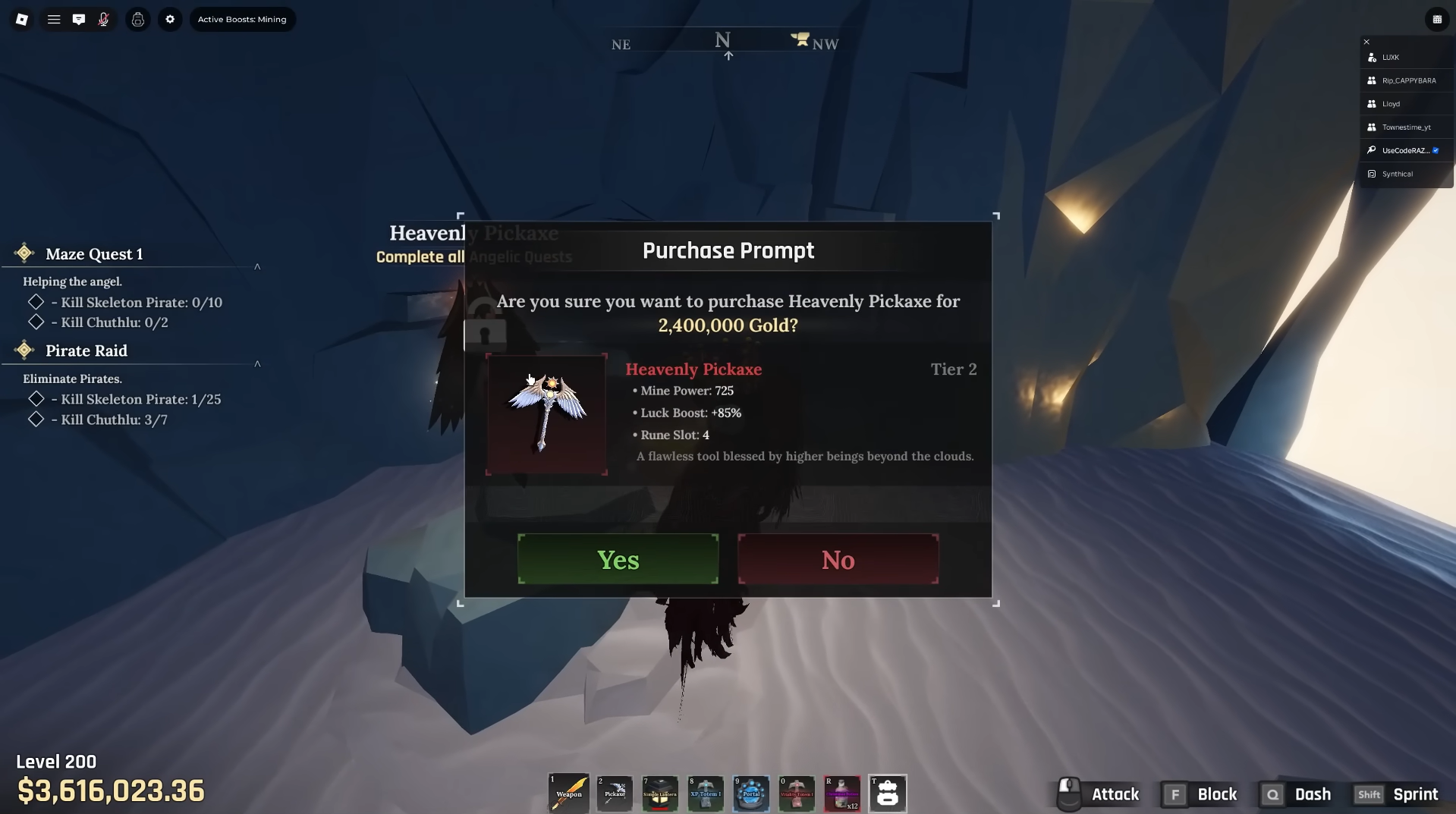Open the backpack inventory slot in hotbar
1456x814 pixels.
click(887, 793)
